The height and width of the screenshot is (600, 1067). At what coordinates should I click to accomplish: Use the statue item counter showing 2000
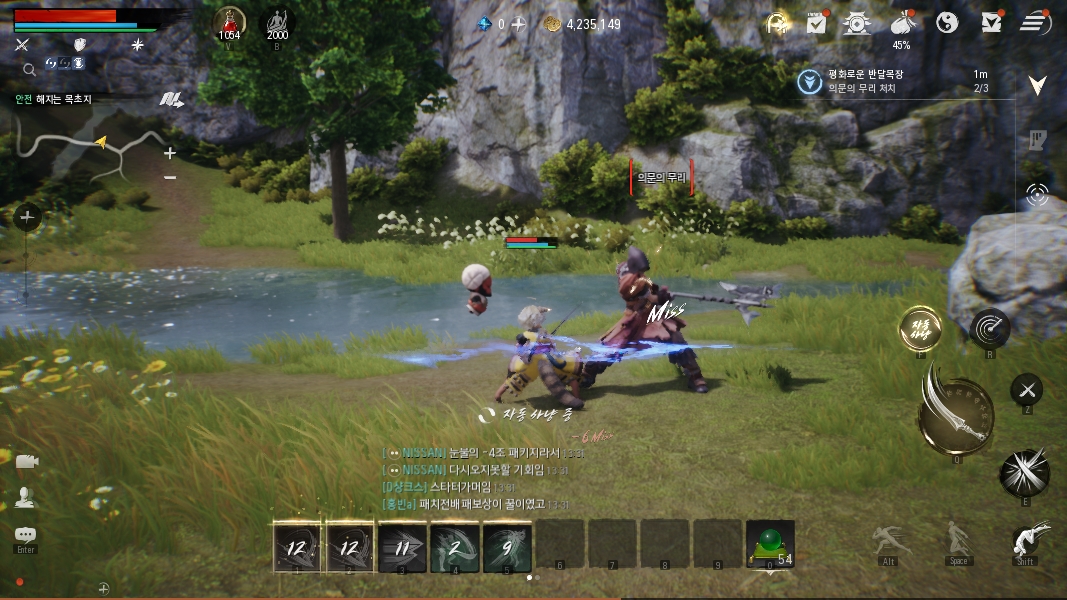(x=277, y=23)
